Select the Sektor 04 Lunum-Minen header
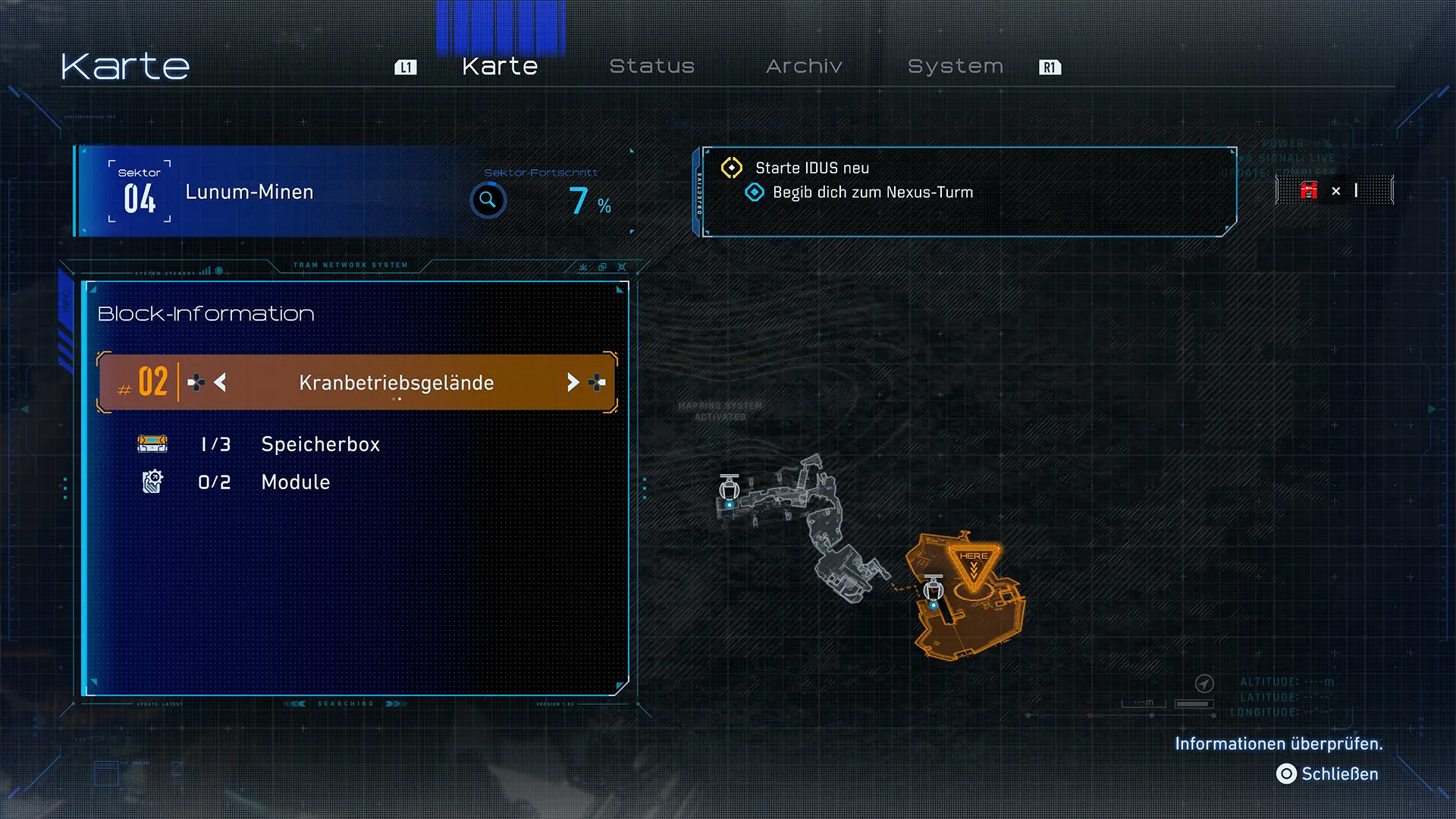 [250, 192]
